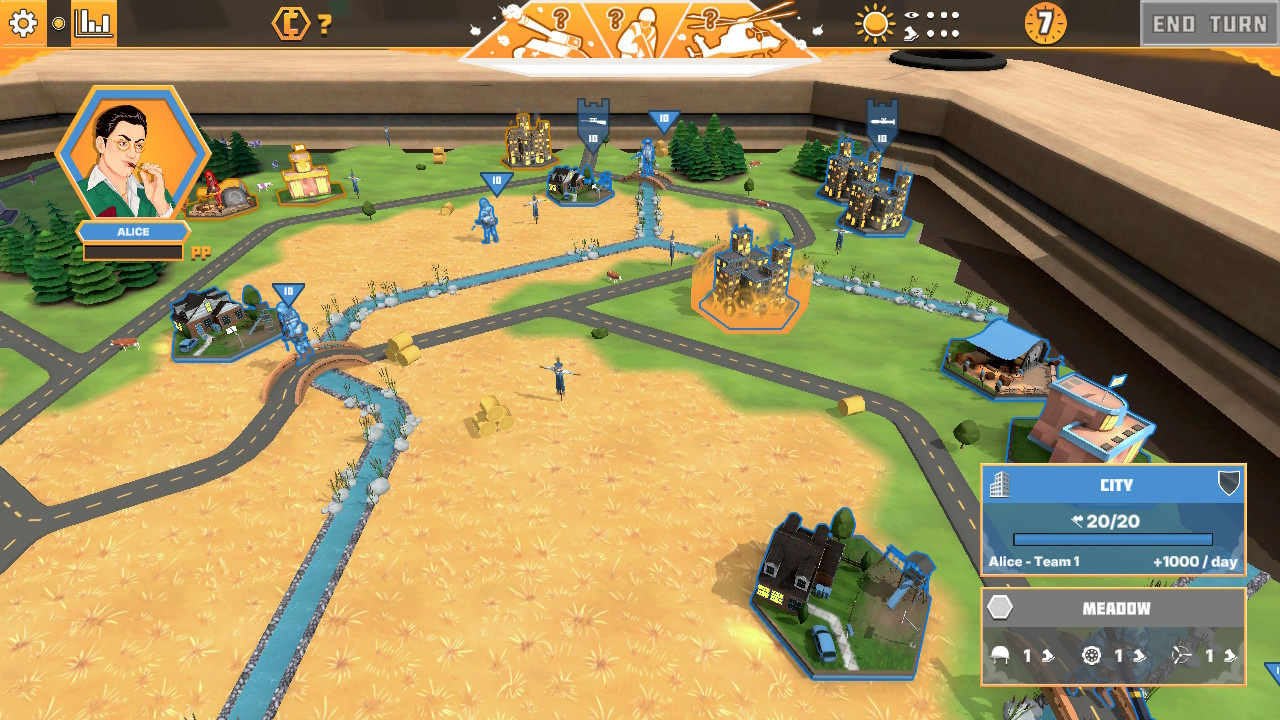Screen dimensions: 1280x720
Task: Click the aircraft propeller icon in MEADOW panel
Action: pyautogui.click(x=1181, y=656)
